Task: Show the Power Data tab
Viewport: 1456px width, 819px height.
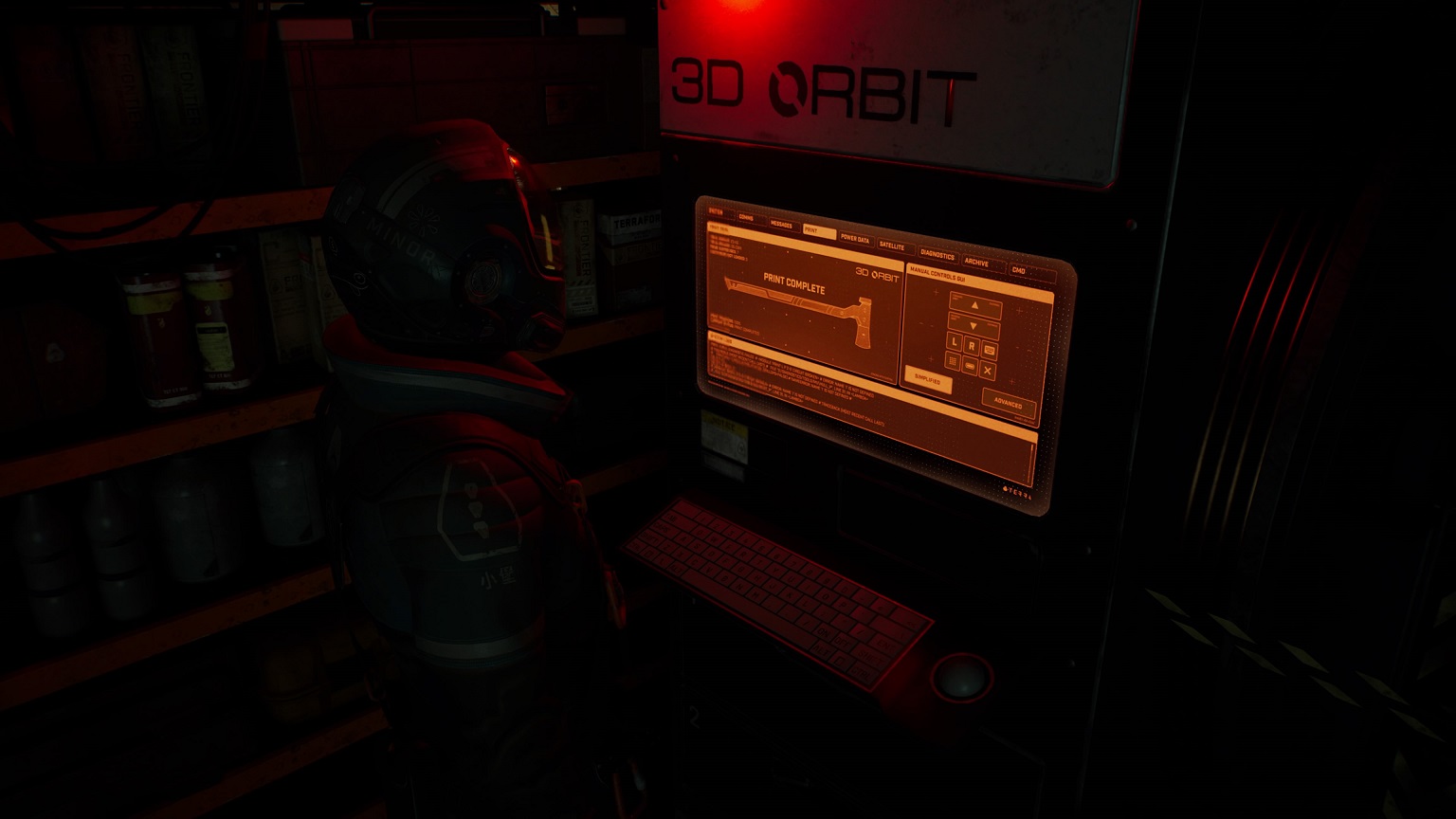Action: (854, 239)
